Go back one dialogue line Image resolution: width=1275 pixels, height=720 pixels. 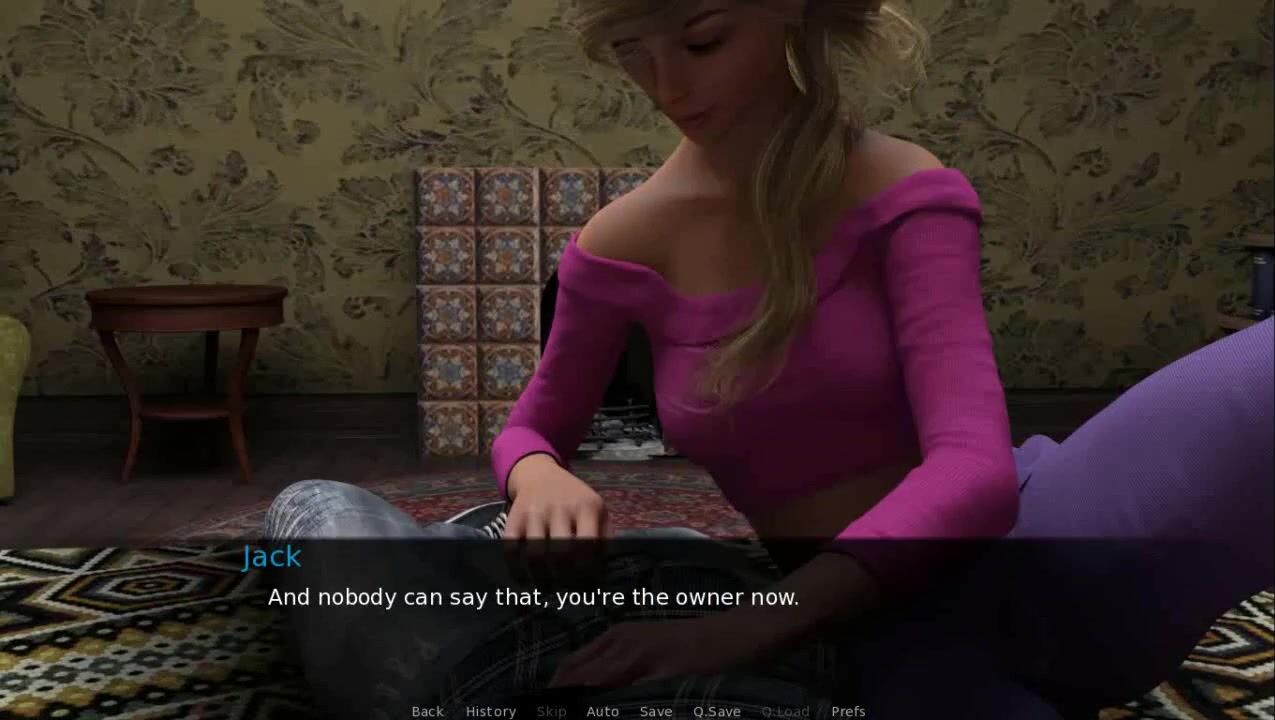[427, 711]
